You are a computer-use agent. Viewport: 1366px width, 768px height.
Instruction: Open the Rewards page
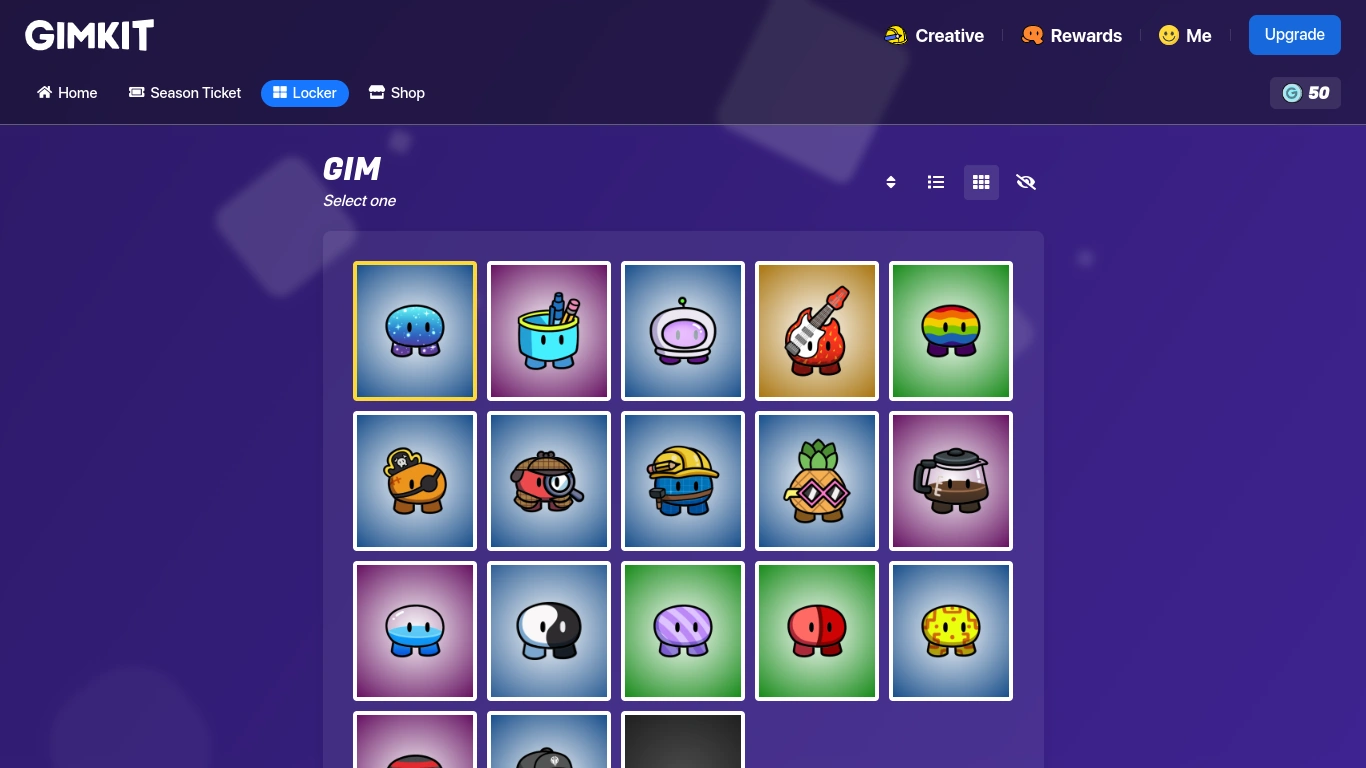(x=1071, y=35)
